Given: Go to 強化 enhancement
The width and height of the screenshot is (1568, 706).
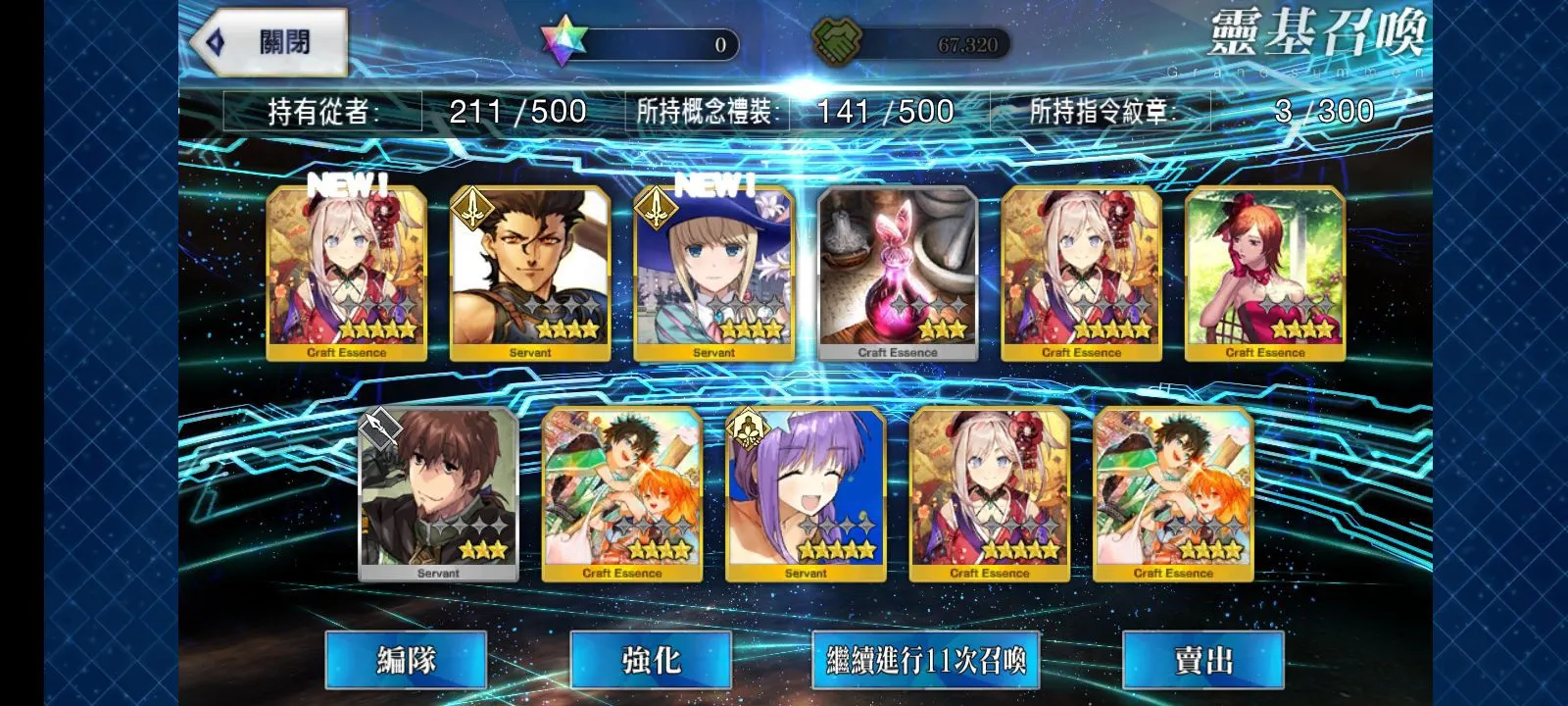Looking at the screenshot, I should coord(651,660).
